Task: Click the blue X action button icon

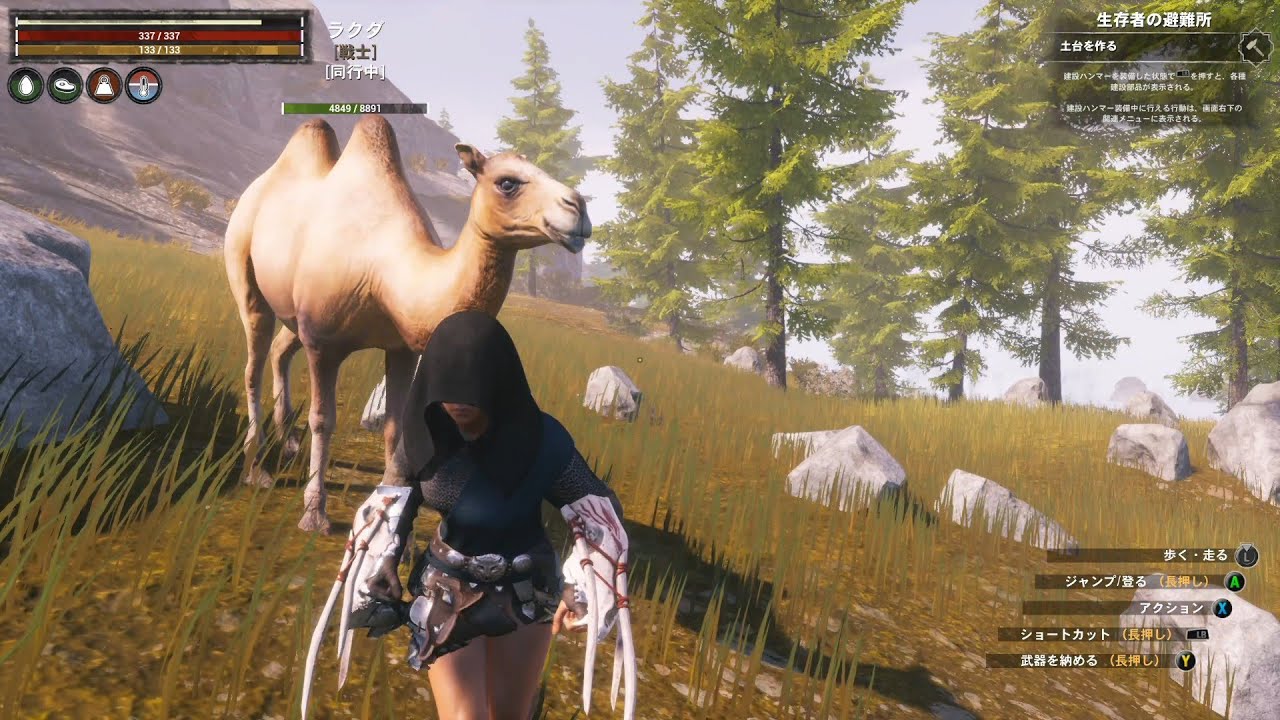Action: click(x=1223, y=608)
